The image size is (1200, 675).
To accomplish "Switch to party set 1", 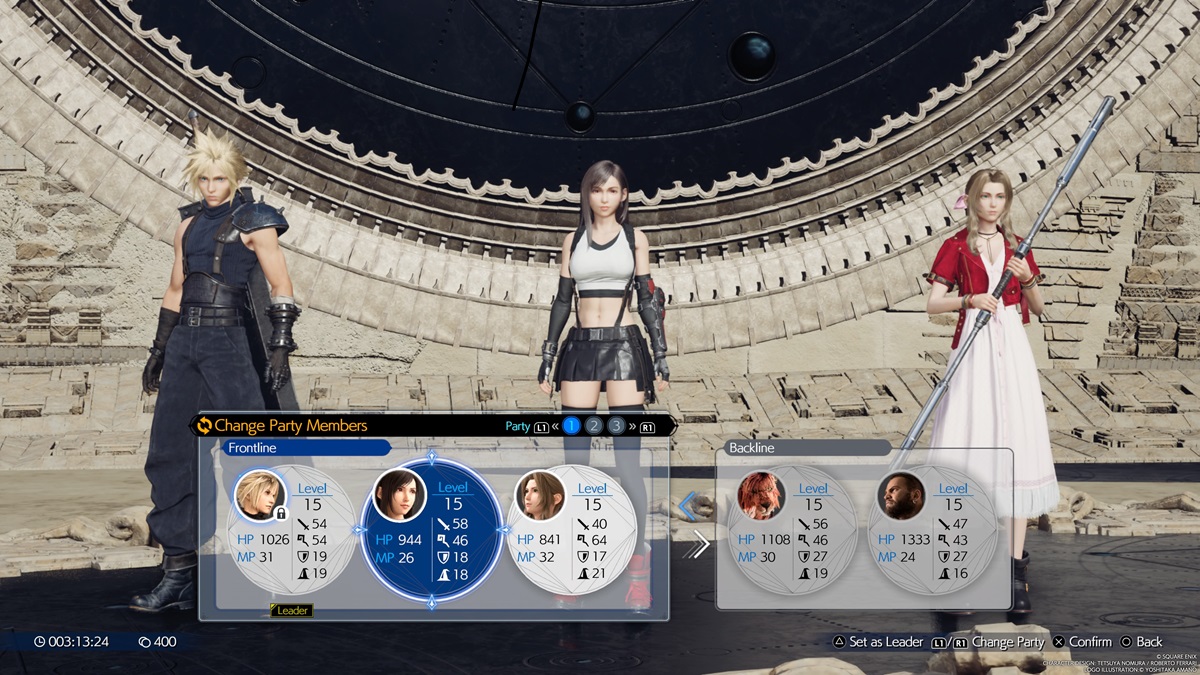I will pyautogui.click(x=571, y=426).
